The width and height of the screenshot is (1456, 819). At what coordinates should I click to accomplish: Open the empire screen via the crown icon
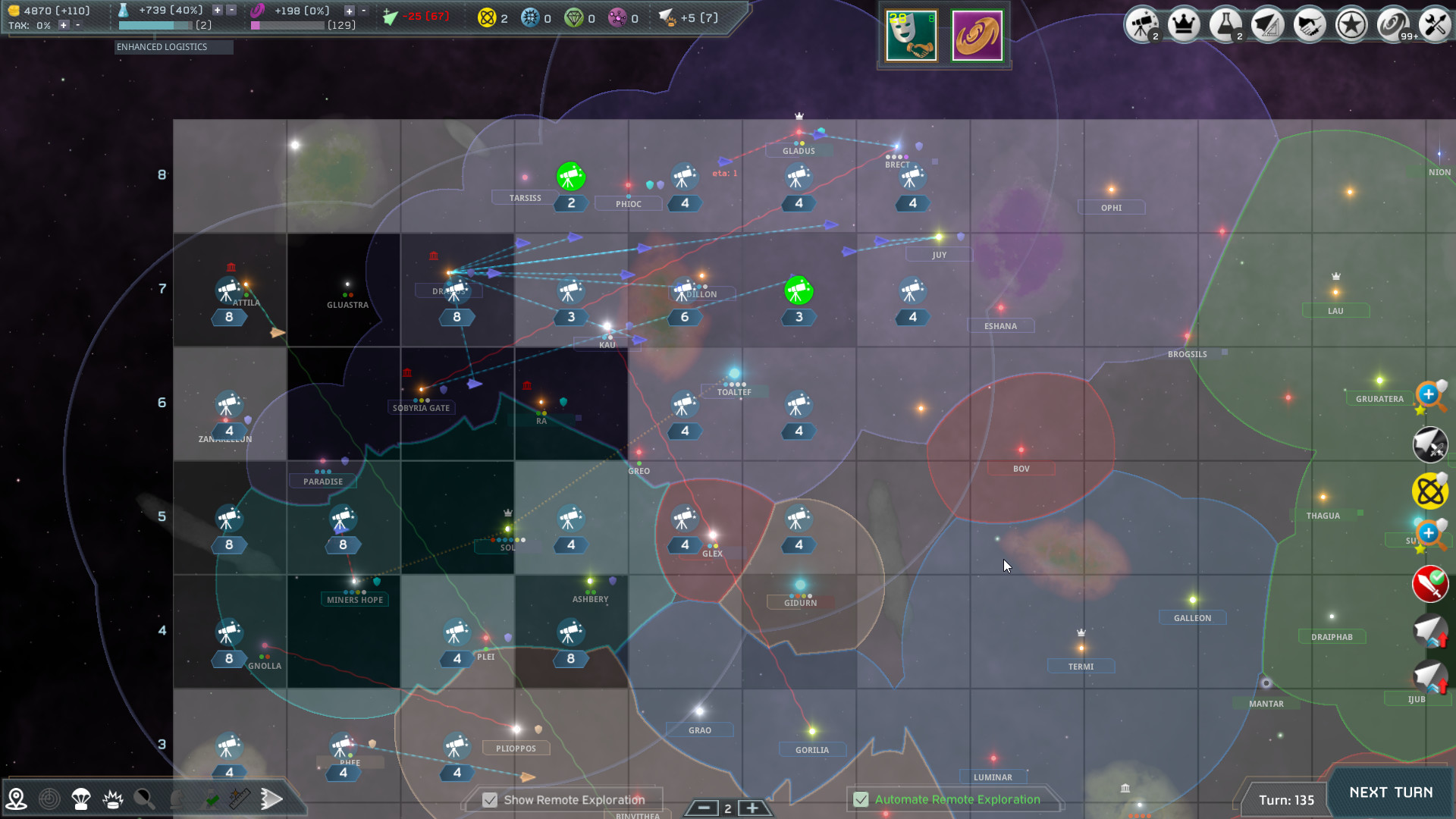point(1184,24)
